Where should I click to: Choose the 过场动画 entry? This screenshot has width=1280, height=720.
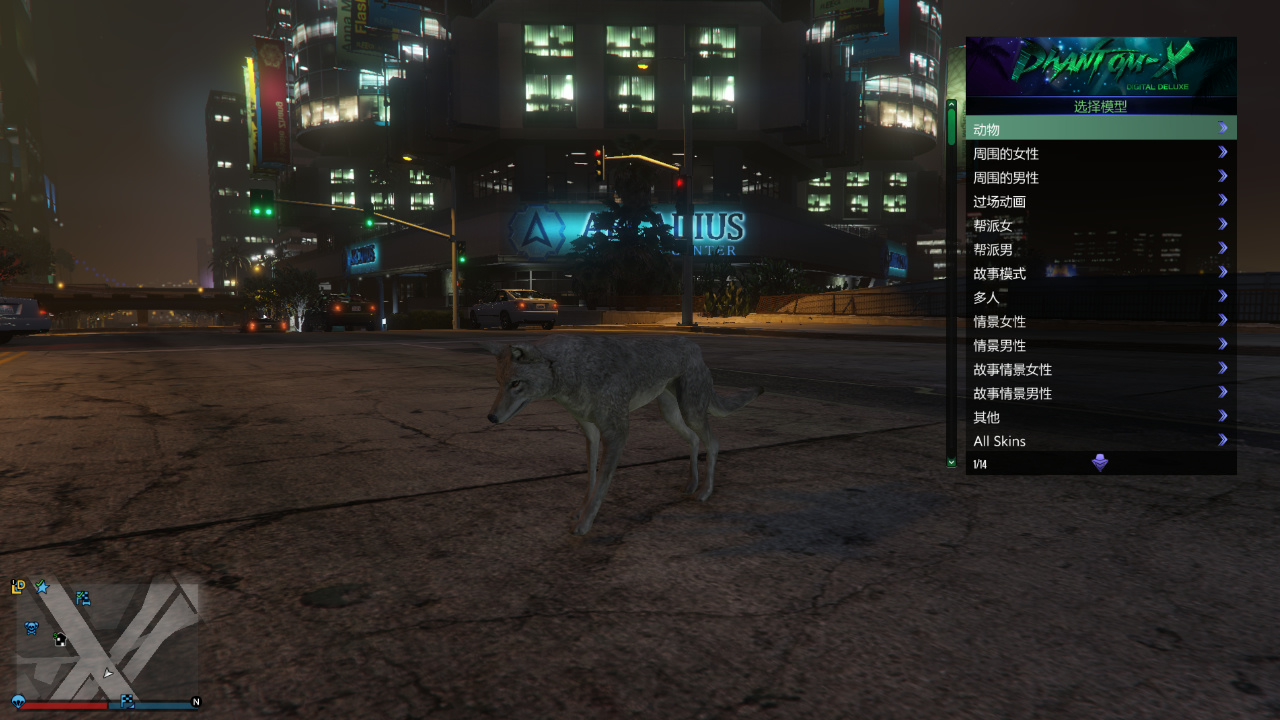pyautogui.click(x=1100, y=201)
